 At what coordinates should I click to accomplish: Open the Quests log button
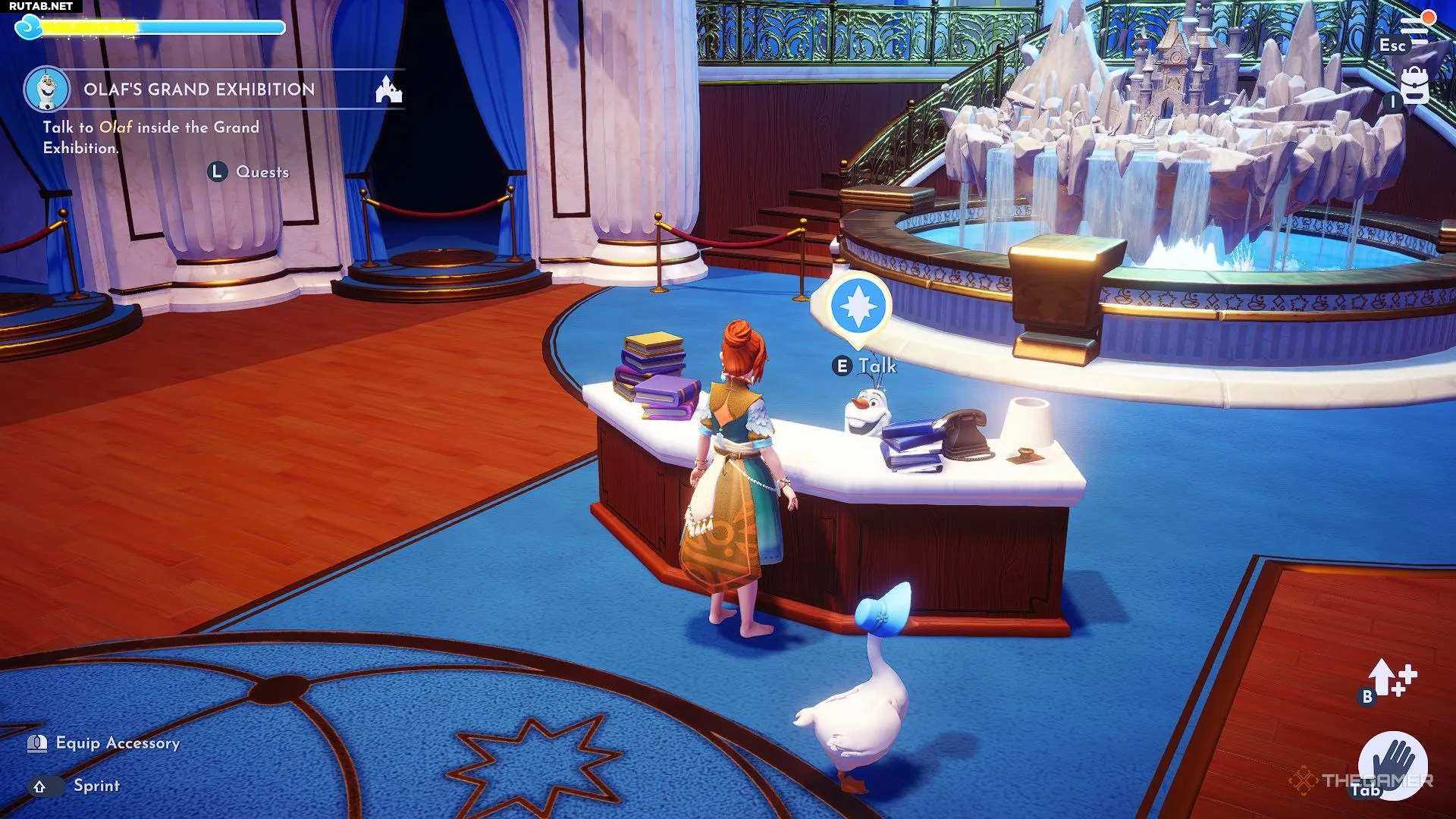coord(249,172)
